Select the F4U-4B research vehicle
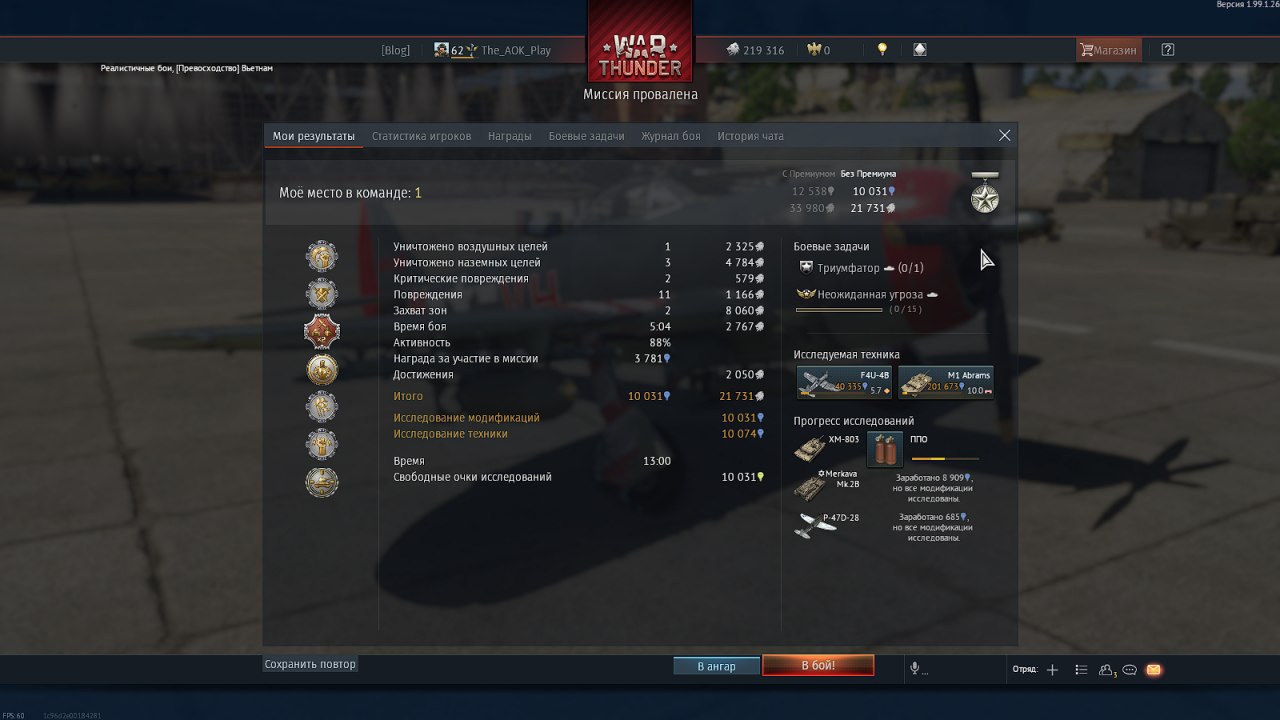Screen dimensions: 1280x720 coord(844,382)
